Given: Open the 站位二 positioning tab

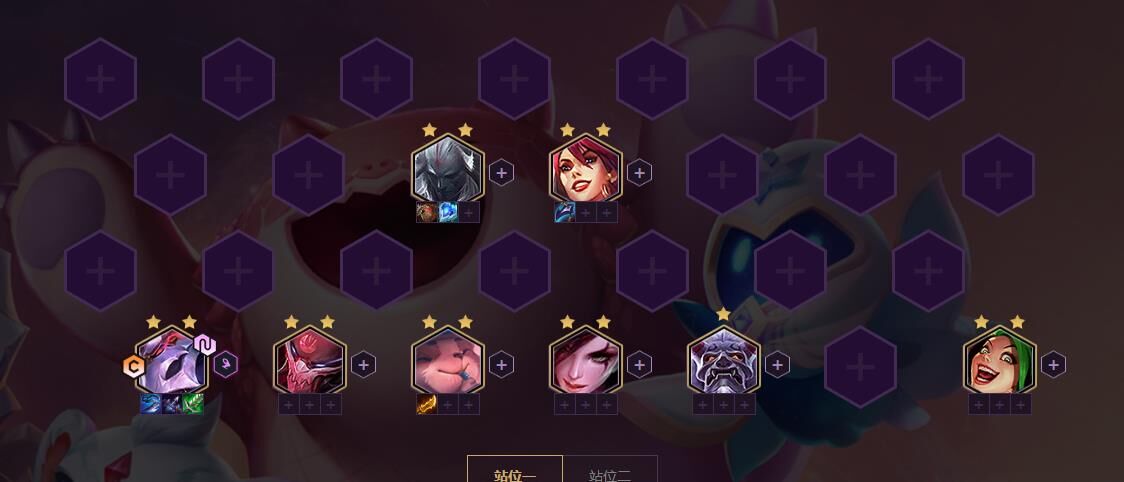Looking at the screenshot, I should coord(610,471).
